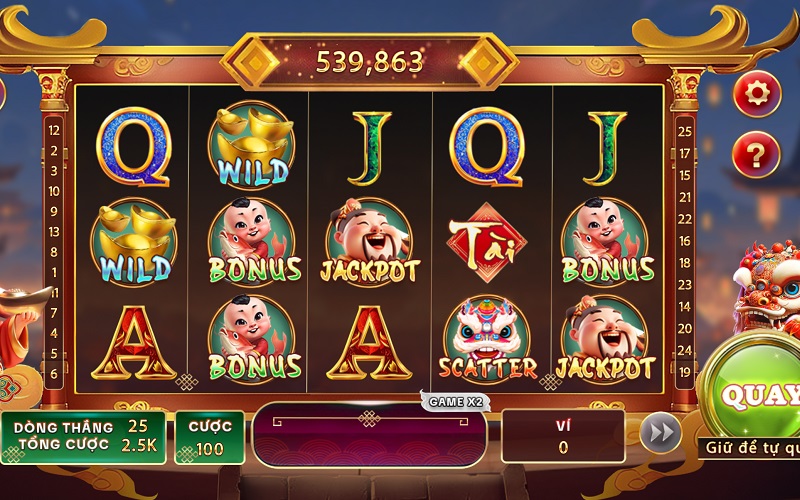Activate the fast-forward turbo spin button
Viewport: 800px width, 500px height.
(x=660, y=433)
